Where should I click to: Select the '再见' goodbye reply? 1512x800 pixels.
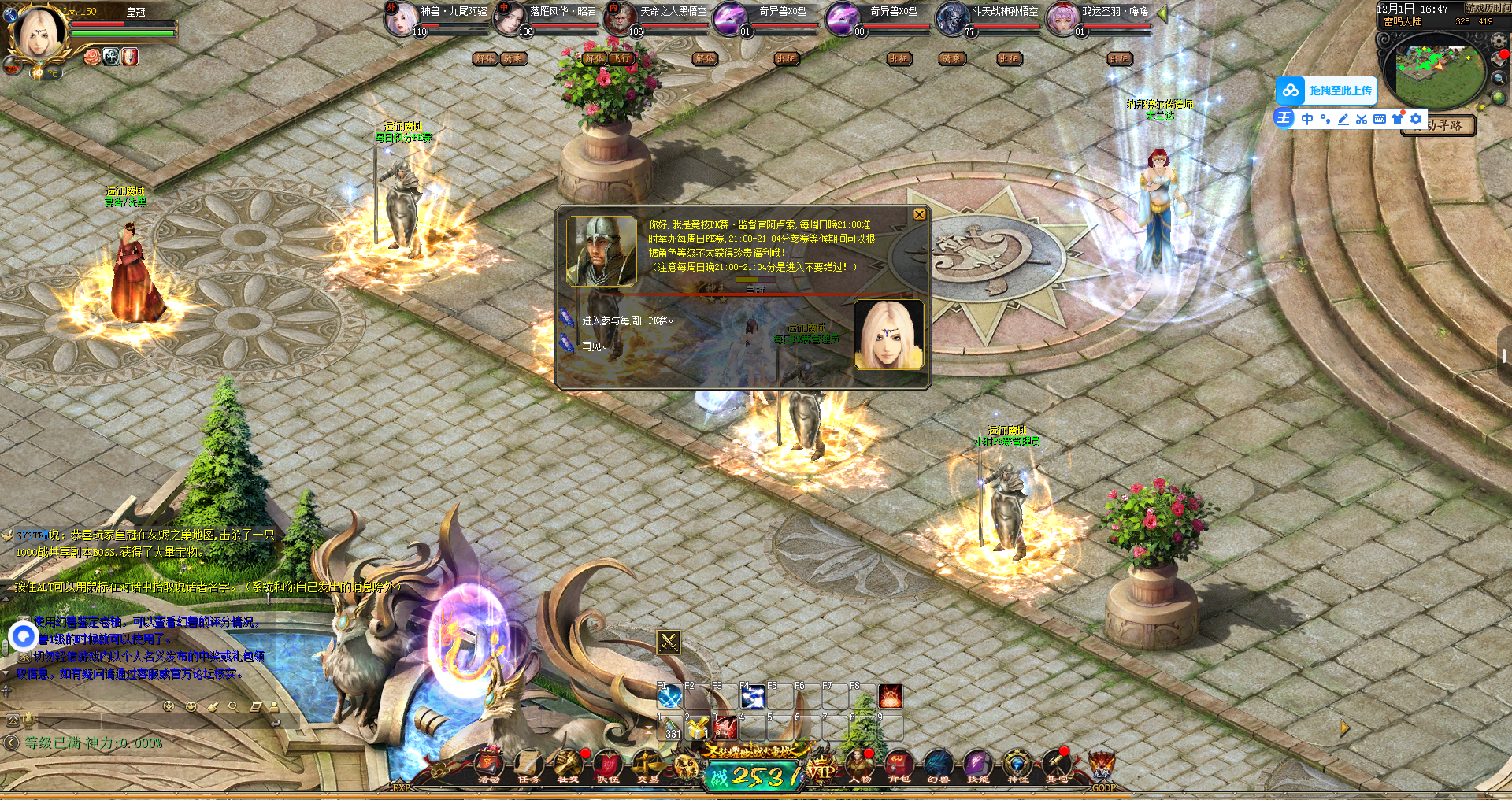click(594, 346)
